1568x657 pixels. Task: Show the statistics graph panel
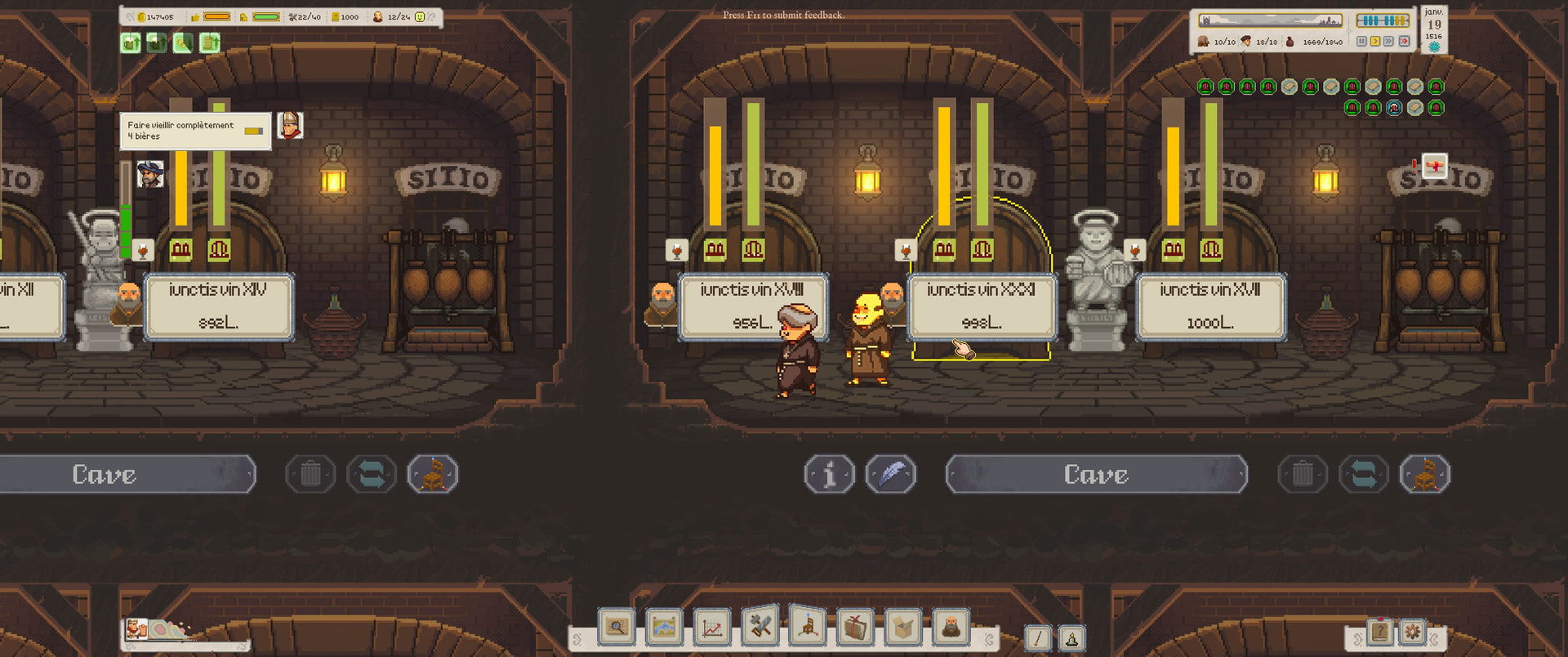tap(712, 628)
